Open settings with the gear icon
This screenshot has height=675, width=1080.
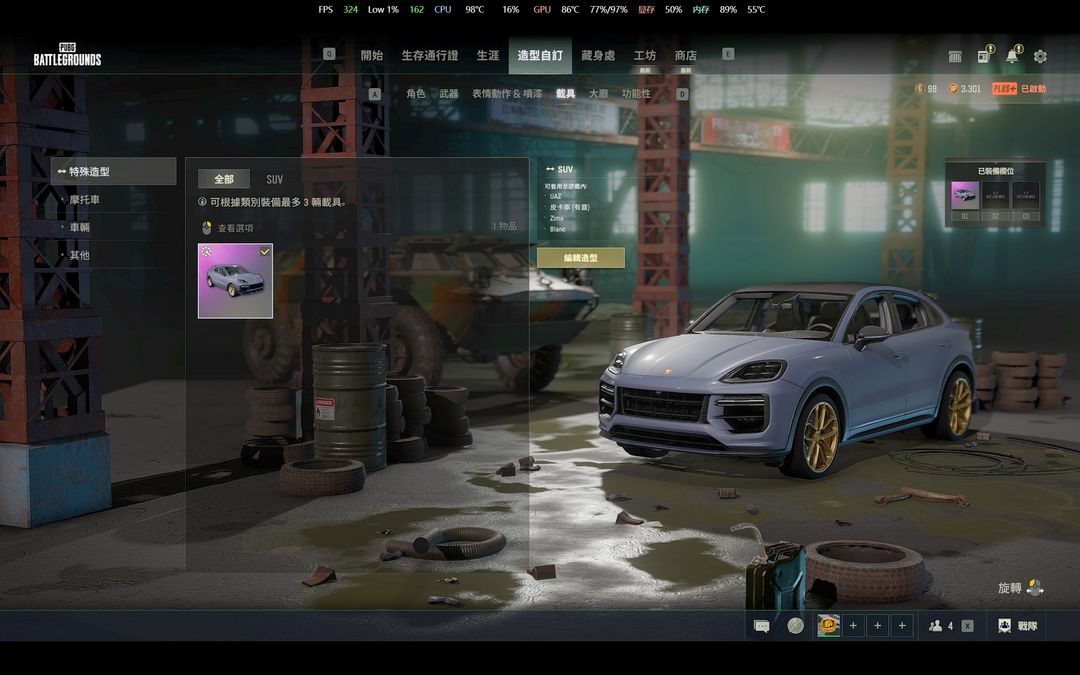(x=1040, y=57)
